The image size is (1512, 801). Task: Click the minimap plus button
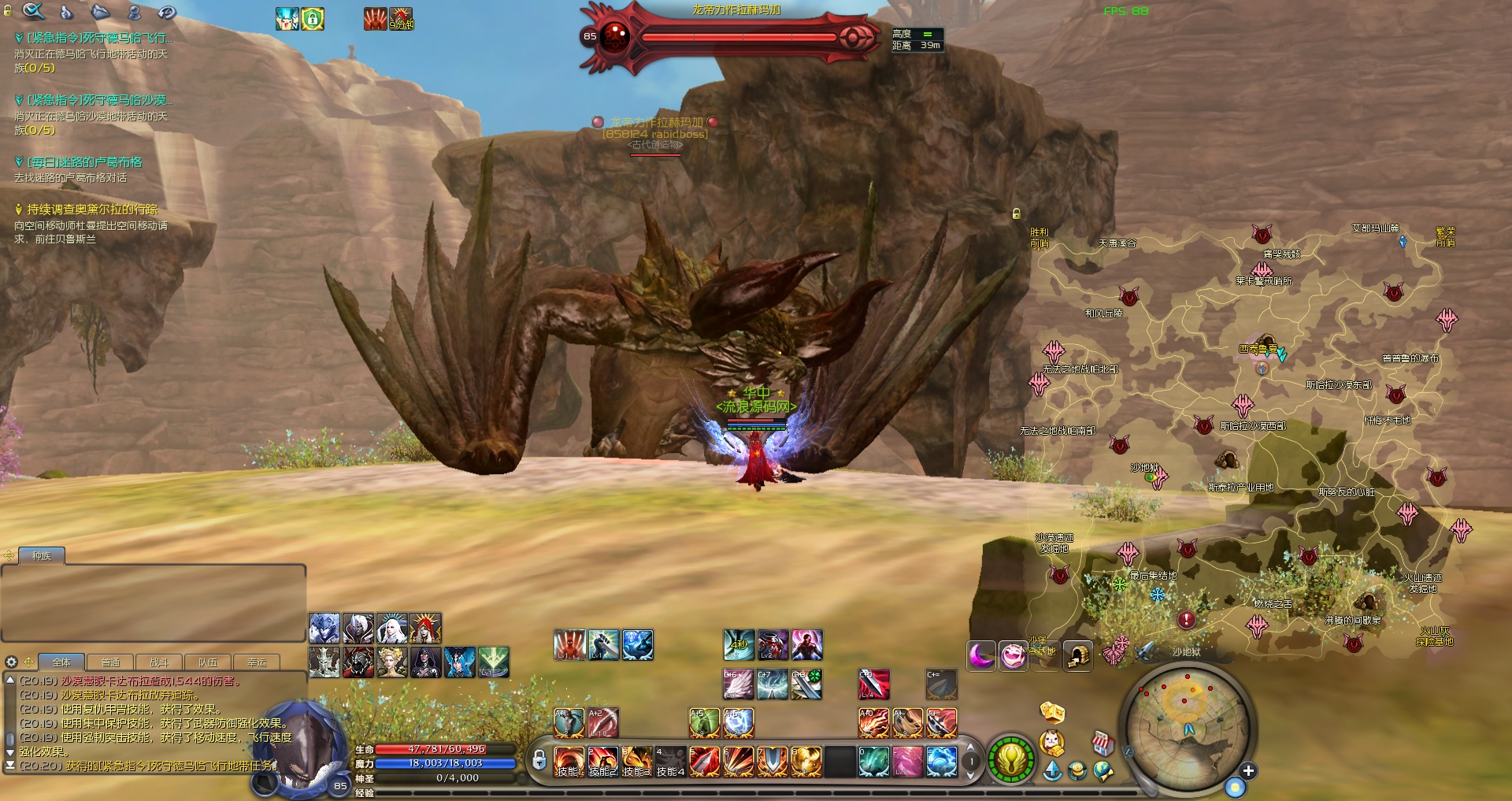pos(1248,771)
